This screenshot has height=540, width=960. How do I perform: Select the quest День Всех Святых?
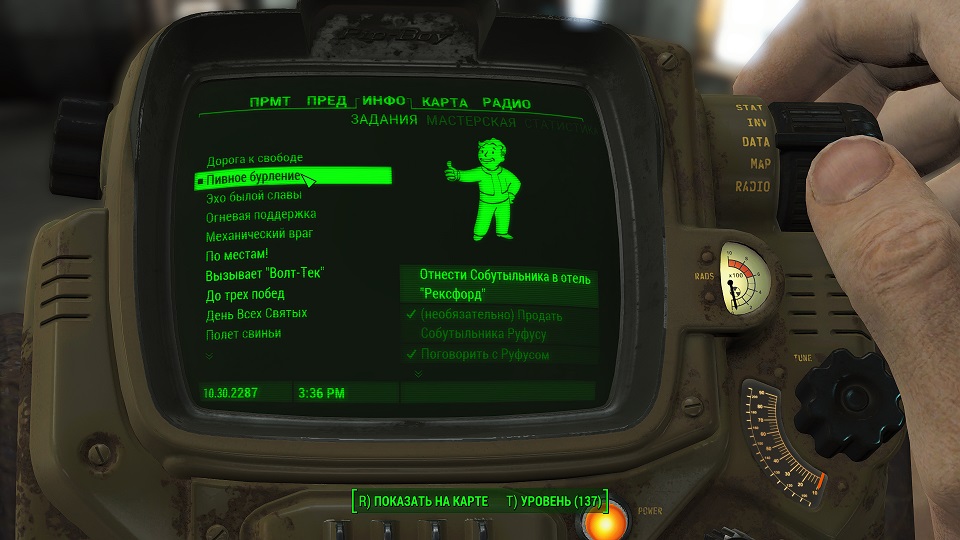tap(256, 313)
